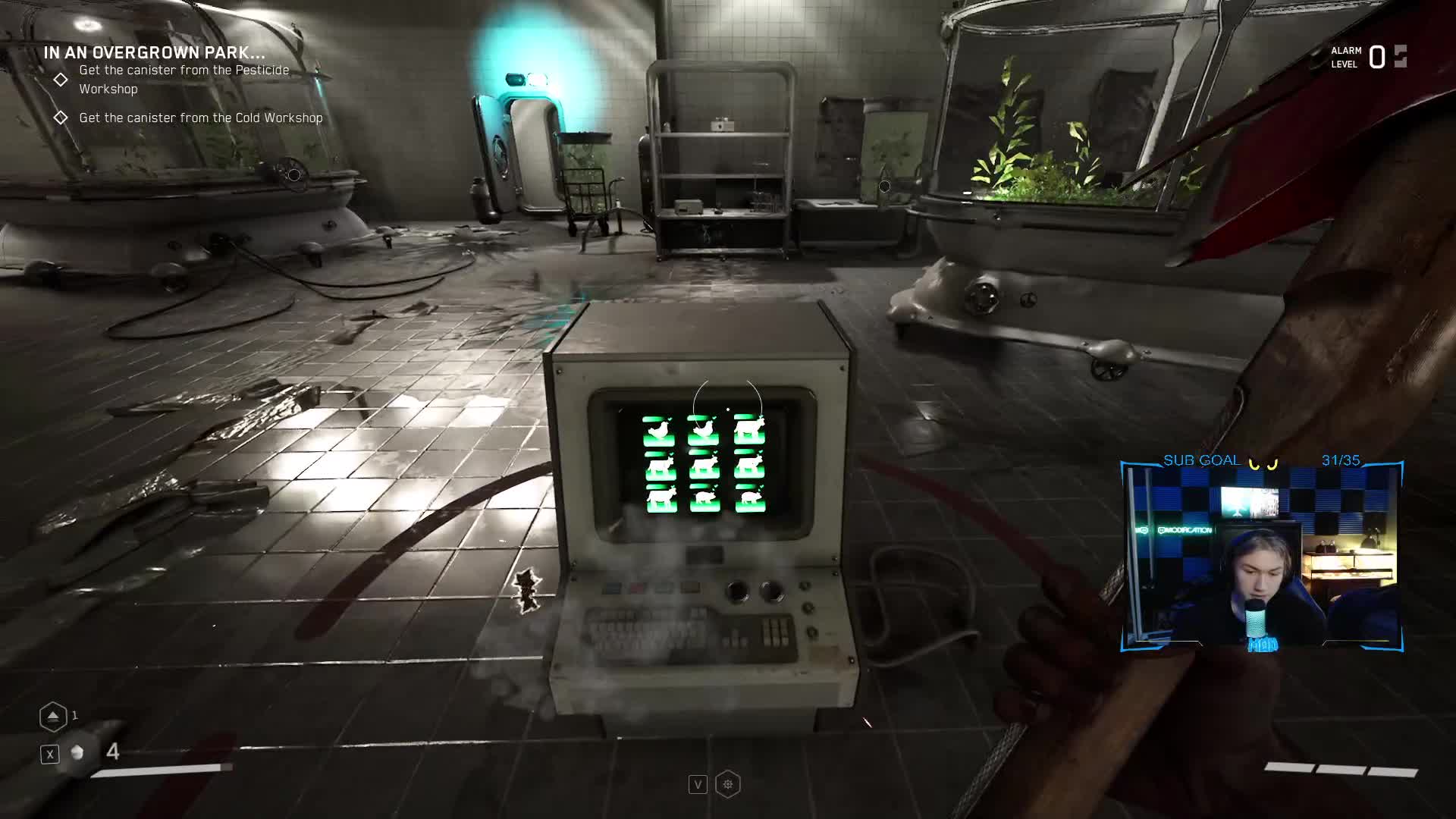Activate the scanner icon at bottom center

point(728,784)
